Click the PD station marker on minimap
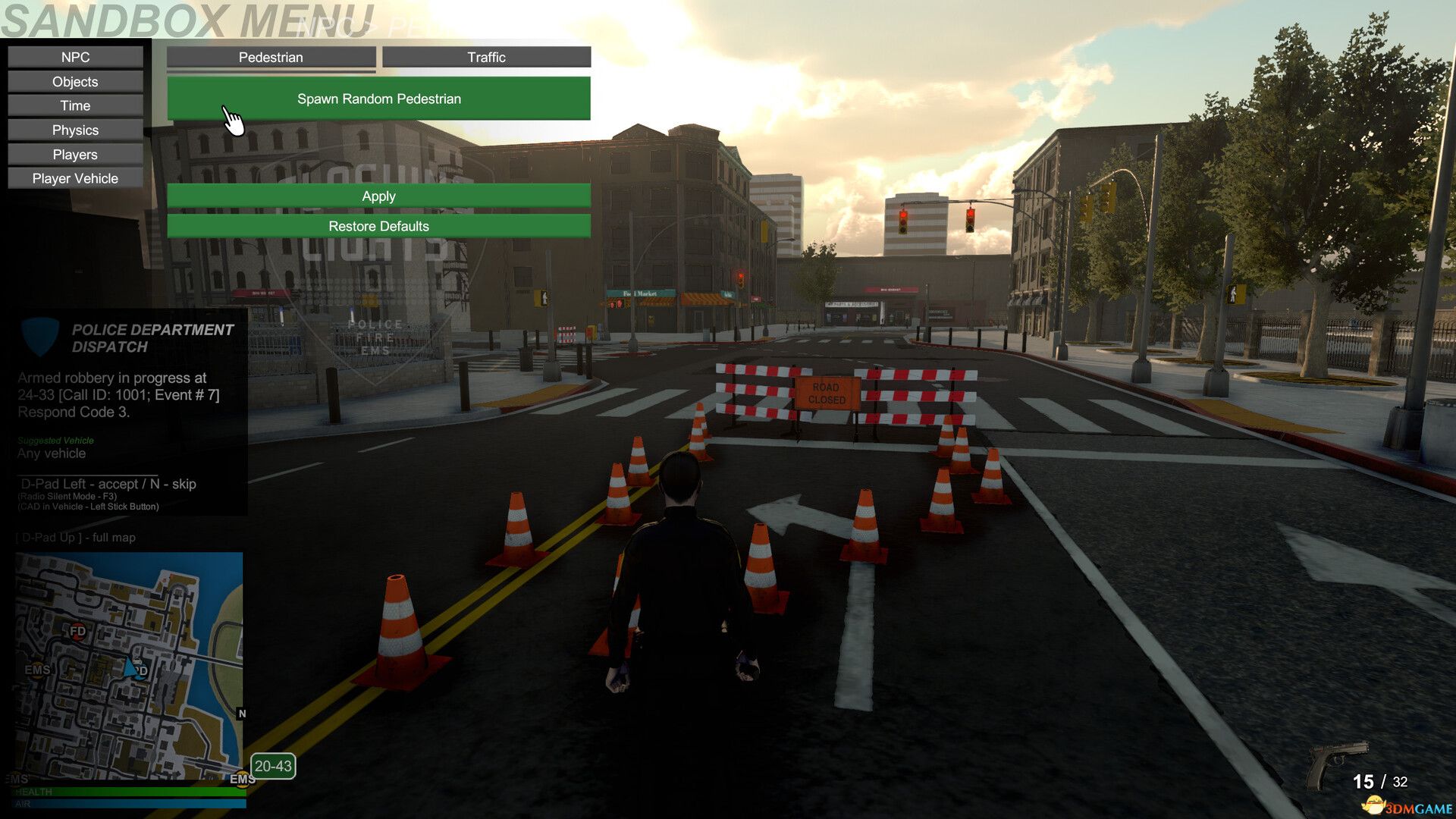The image size is (1456, 819). (140, 671)
